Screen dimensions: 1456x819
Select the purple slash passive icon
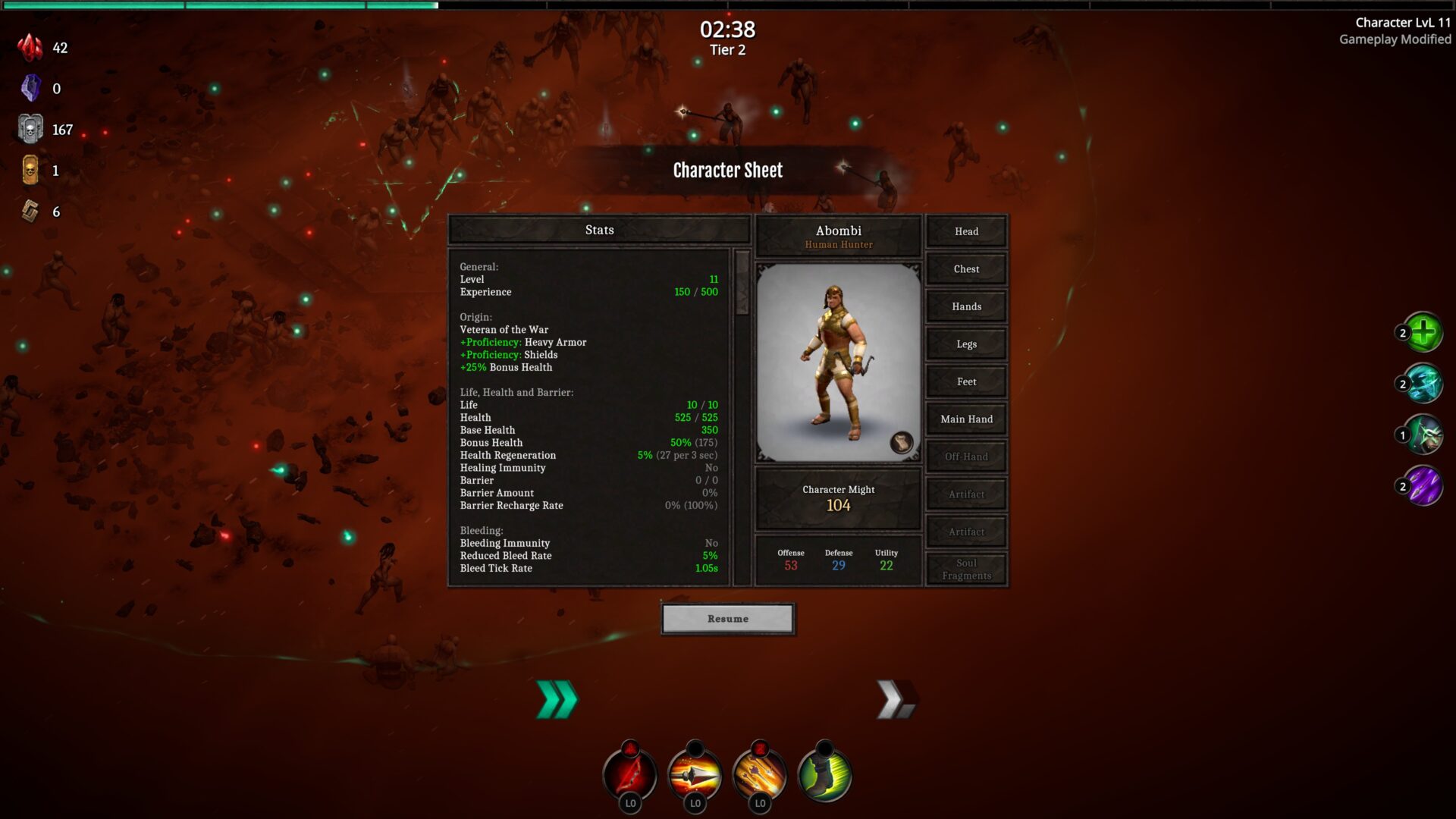(x=1423, y=486)
